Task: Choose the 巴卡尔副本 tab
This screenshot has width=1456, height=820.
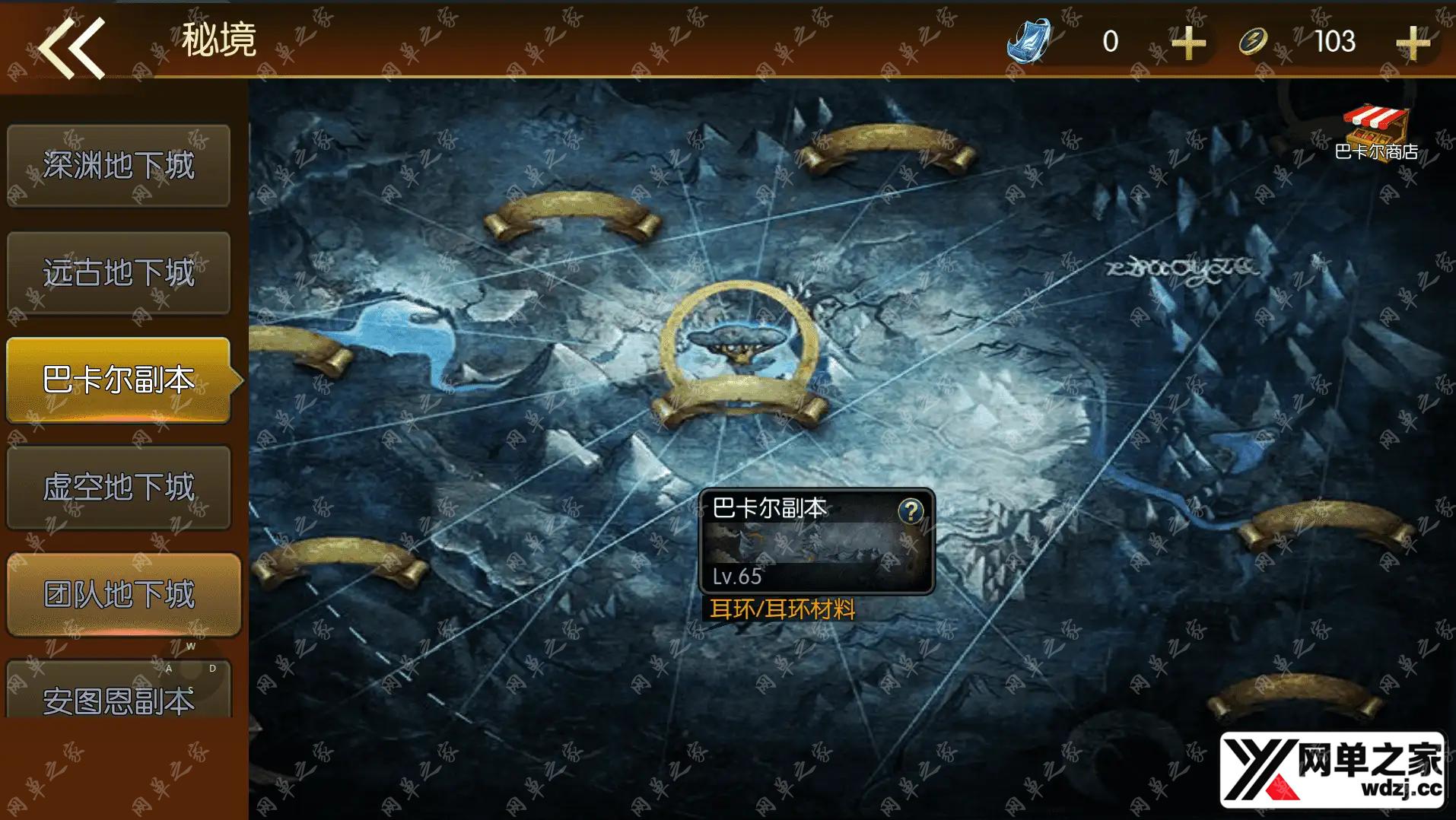Action: click(x=119, y=380)
